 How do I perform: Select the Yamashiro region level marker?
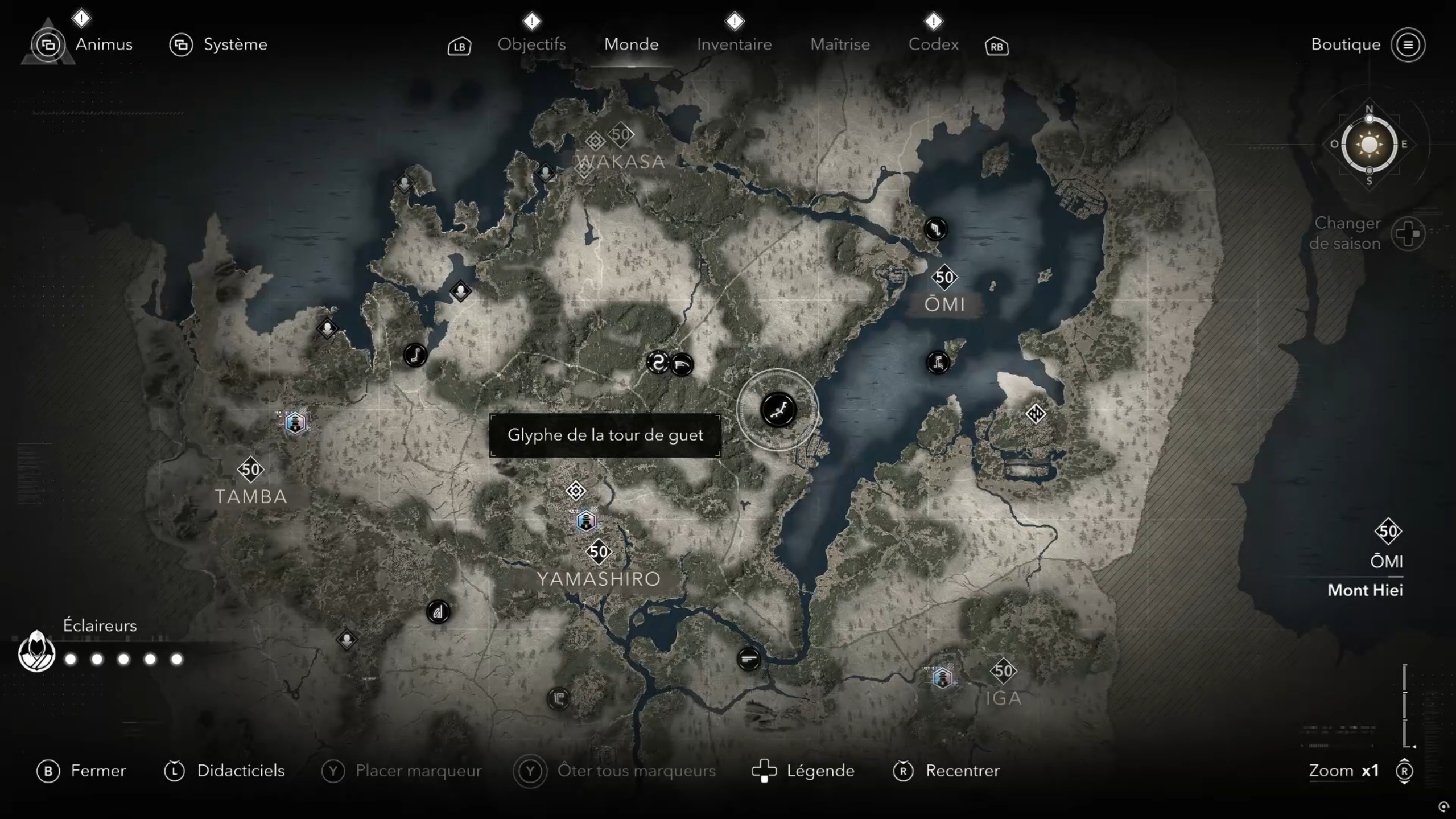(599, 552)
